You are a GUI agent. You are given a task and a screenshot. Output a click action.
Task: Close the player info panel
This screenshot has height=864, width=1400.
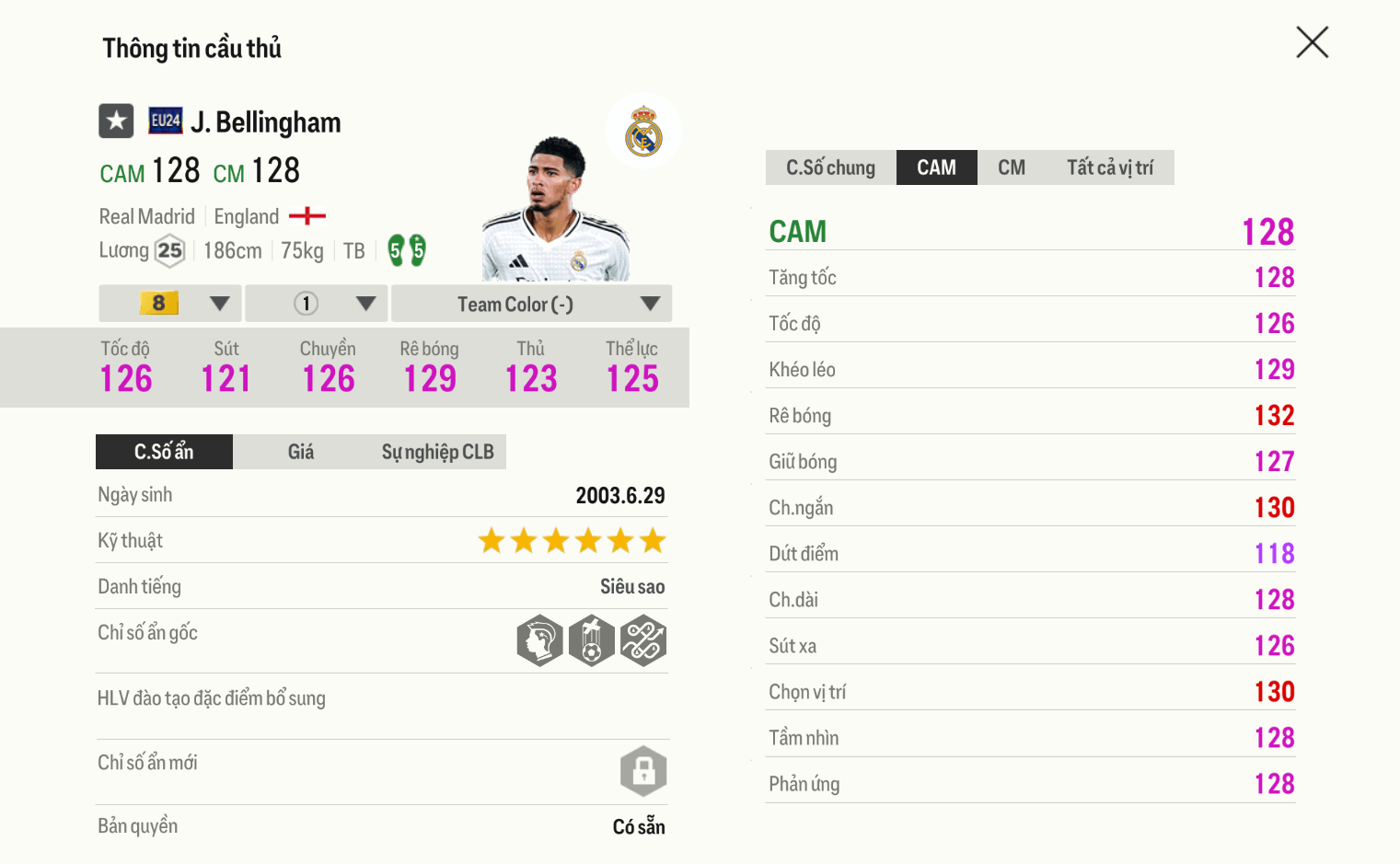pos(1312,42)
